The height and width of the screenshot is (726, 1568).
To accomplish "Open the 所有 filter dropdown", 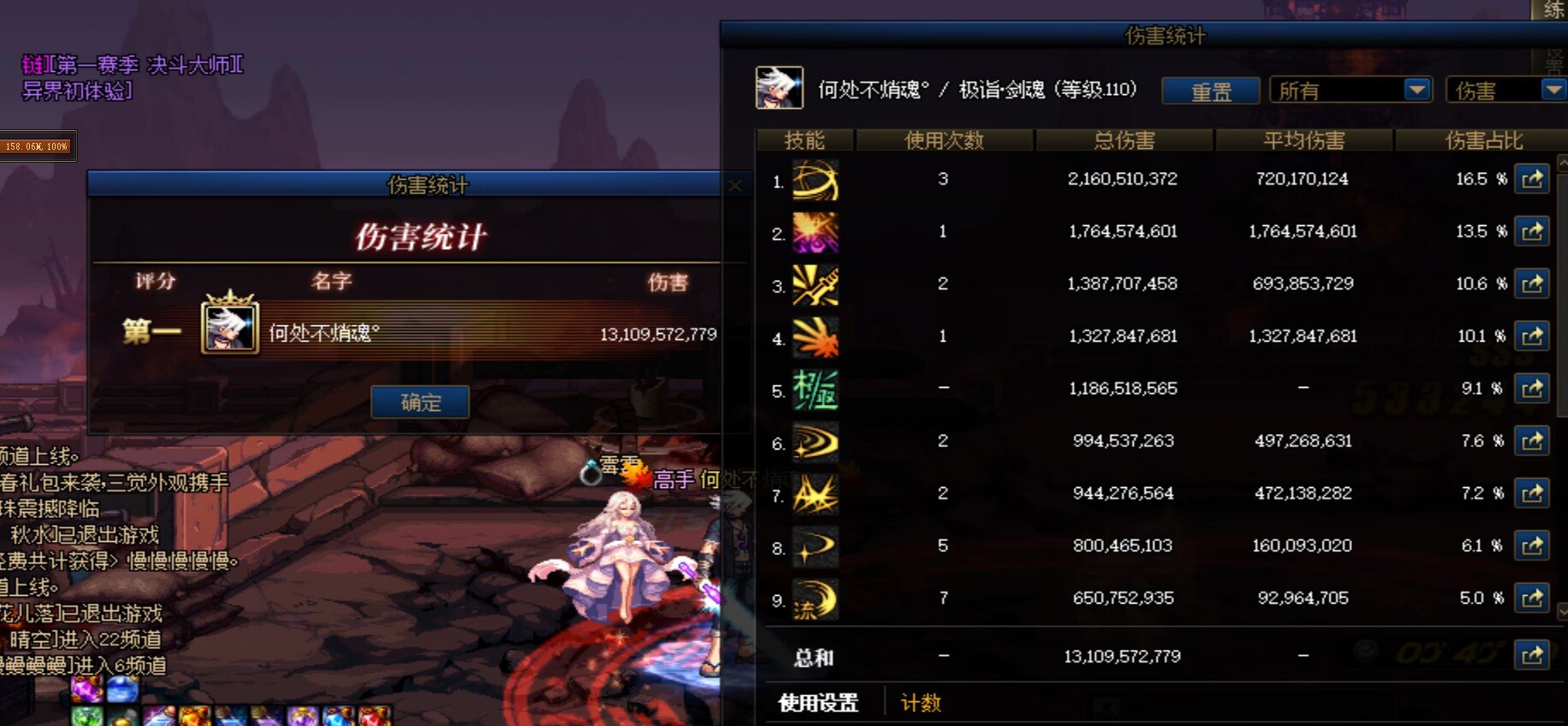I will tap(1350, 89).
